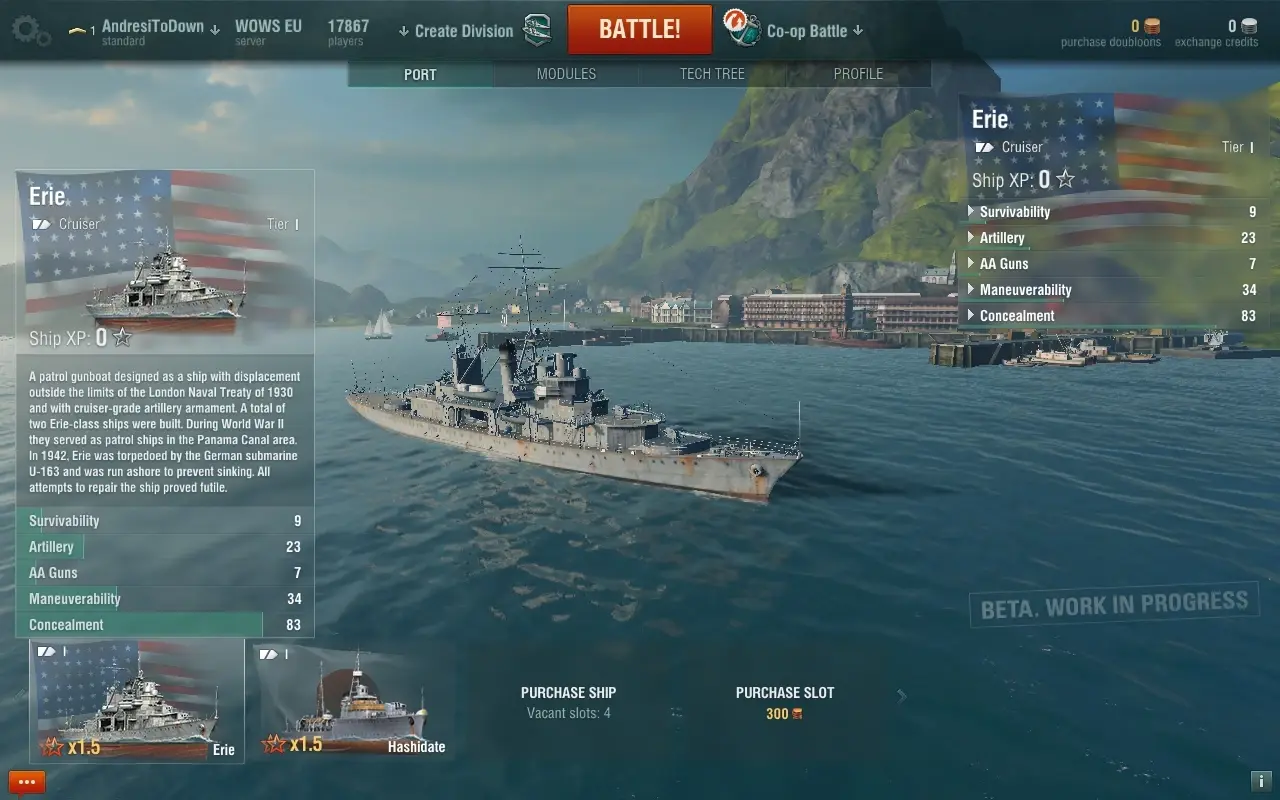Click the Create Division shield emblem
This screenshot has height=800, width=1280.
click(x=537, y=29)
